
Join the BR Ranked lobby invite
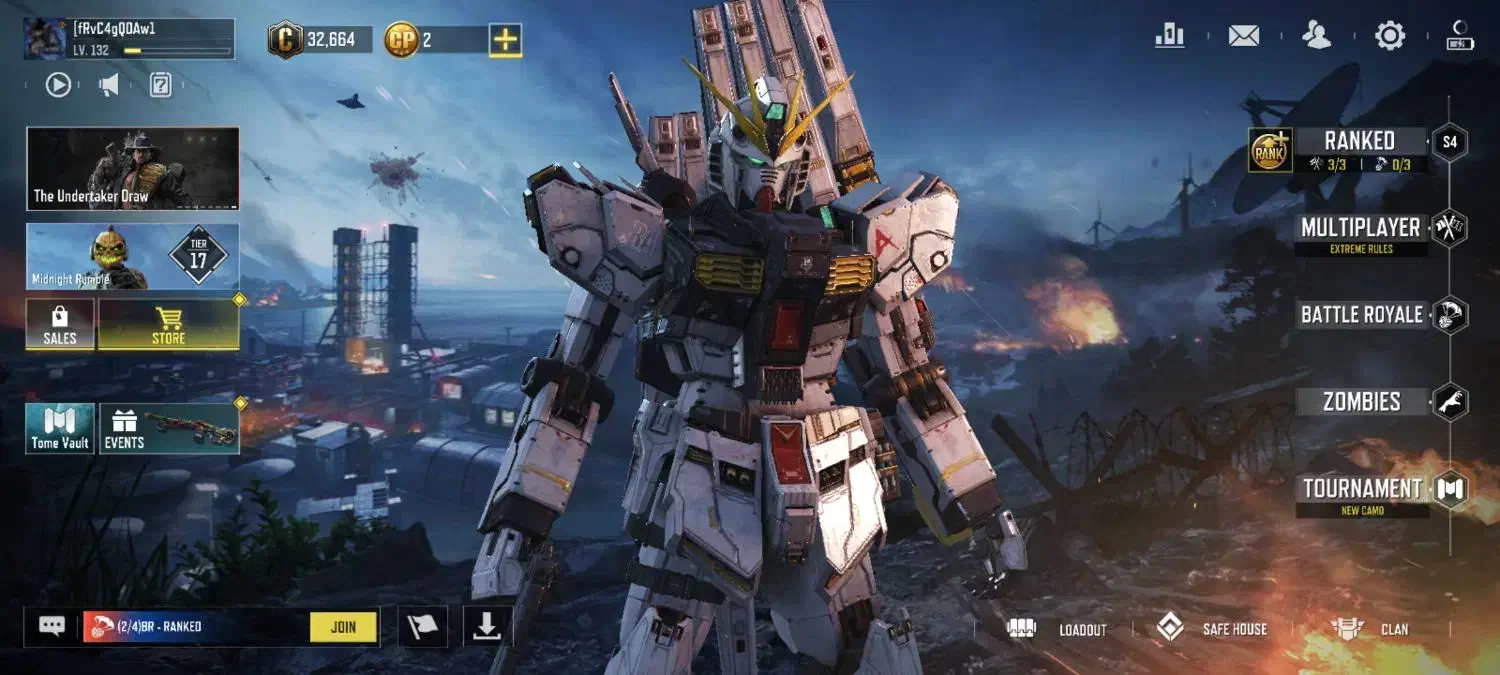pos(343,627)
